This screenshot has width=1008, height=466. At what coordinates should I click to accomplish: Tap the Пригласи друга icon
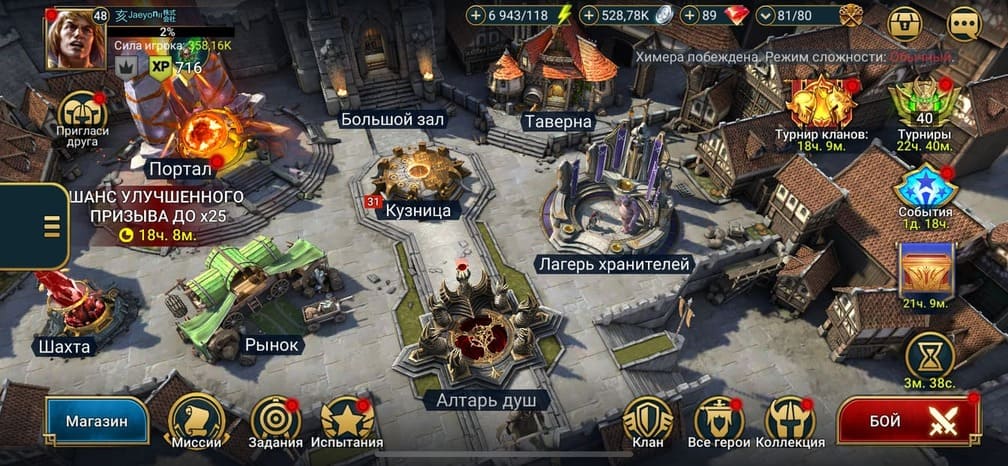coord(83,116)
